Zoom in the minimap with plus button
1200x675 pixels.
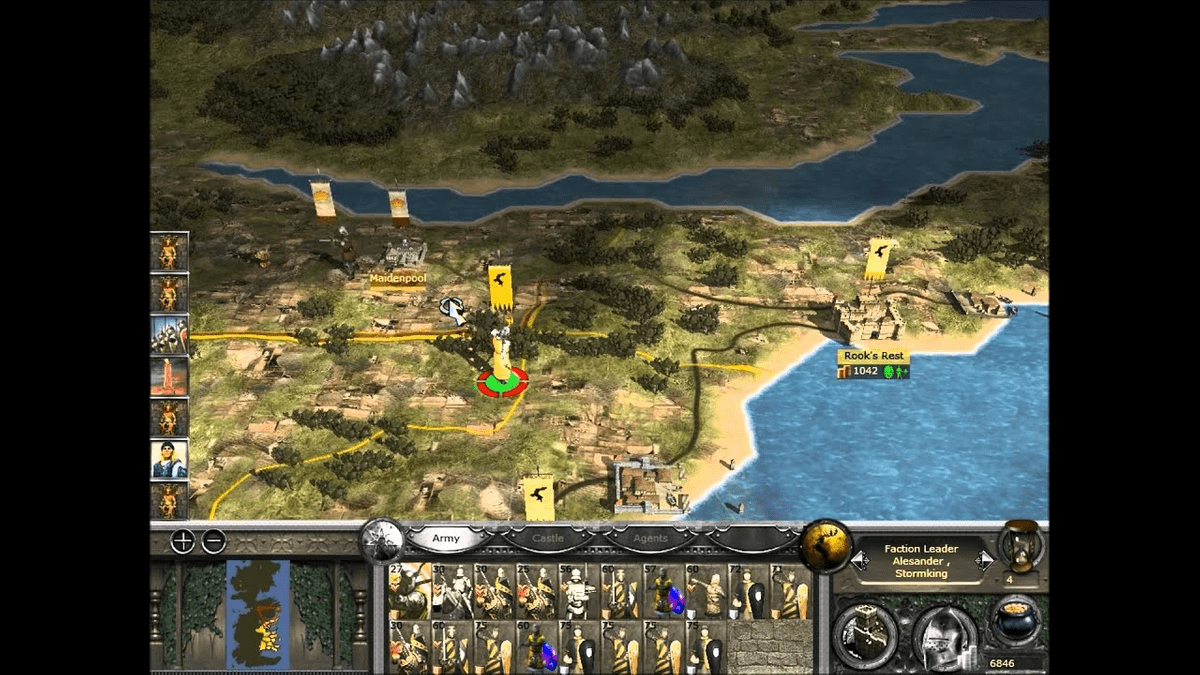183,542
